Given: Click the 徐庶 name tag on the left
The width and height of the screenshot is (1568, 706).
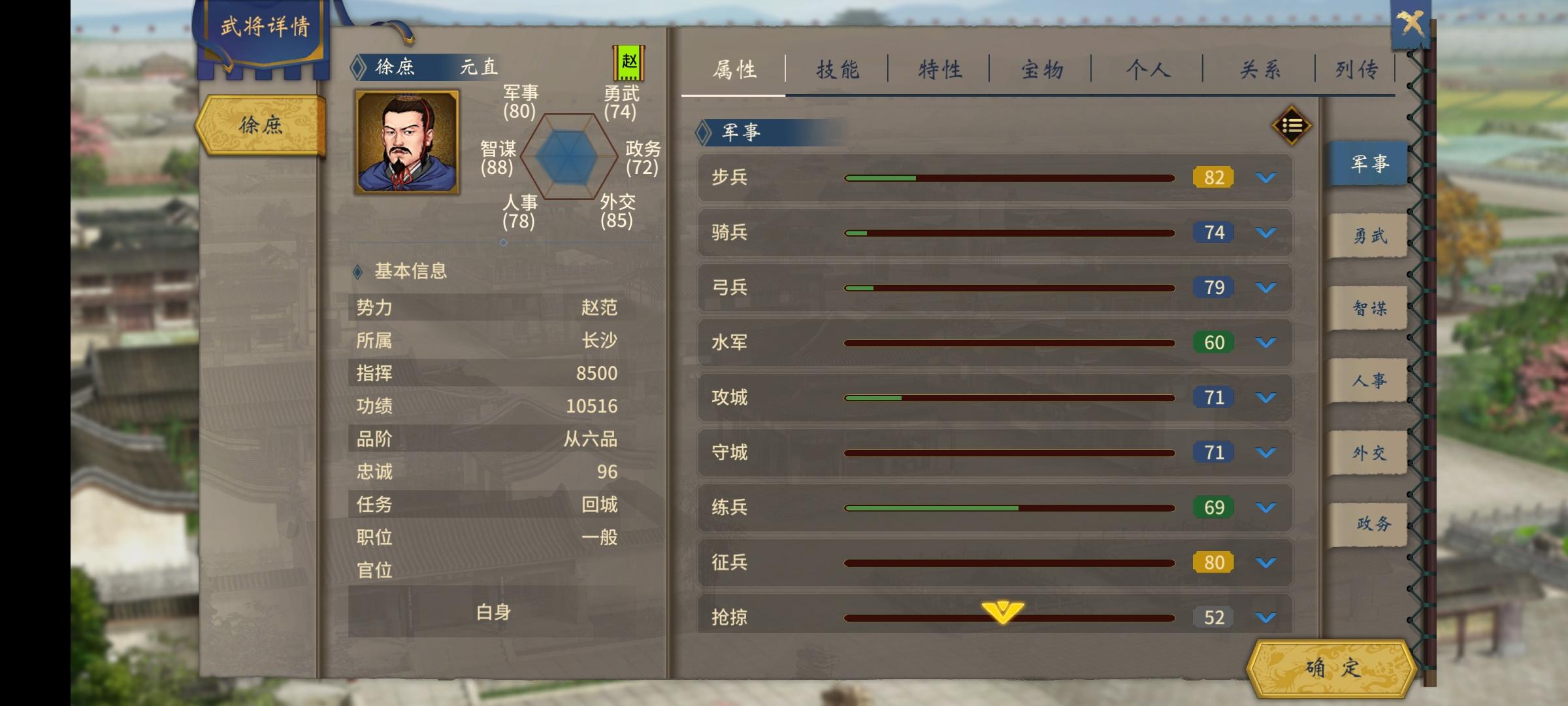Looking at the screenshot, I should (x=261, y=126).
